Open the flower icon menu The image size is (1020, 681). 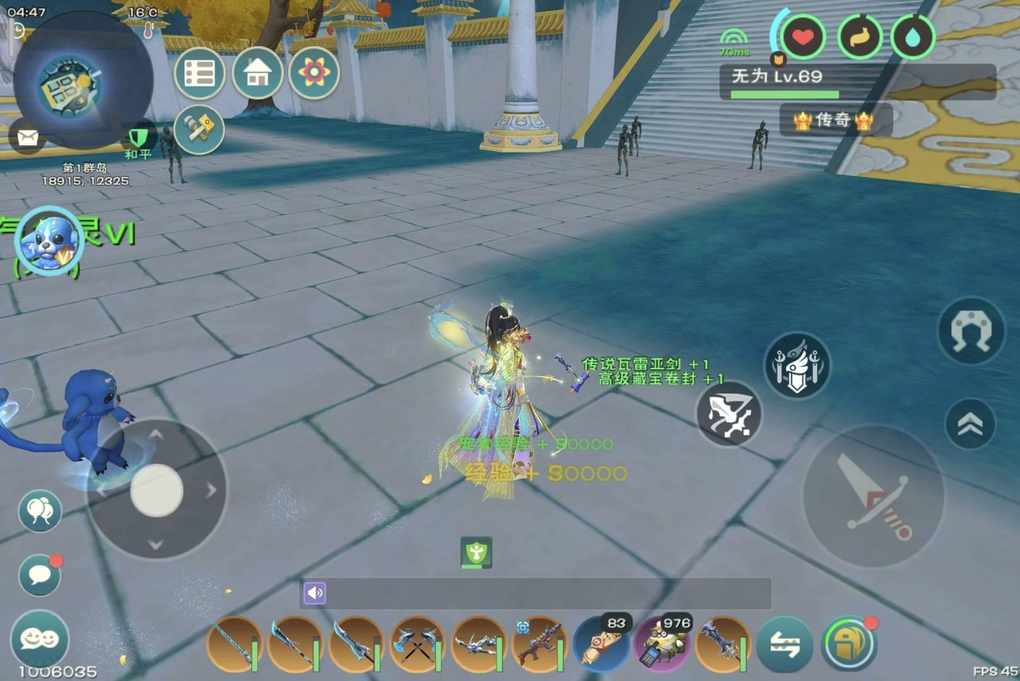314,73
